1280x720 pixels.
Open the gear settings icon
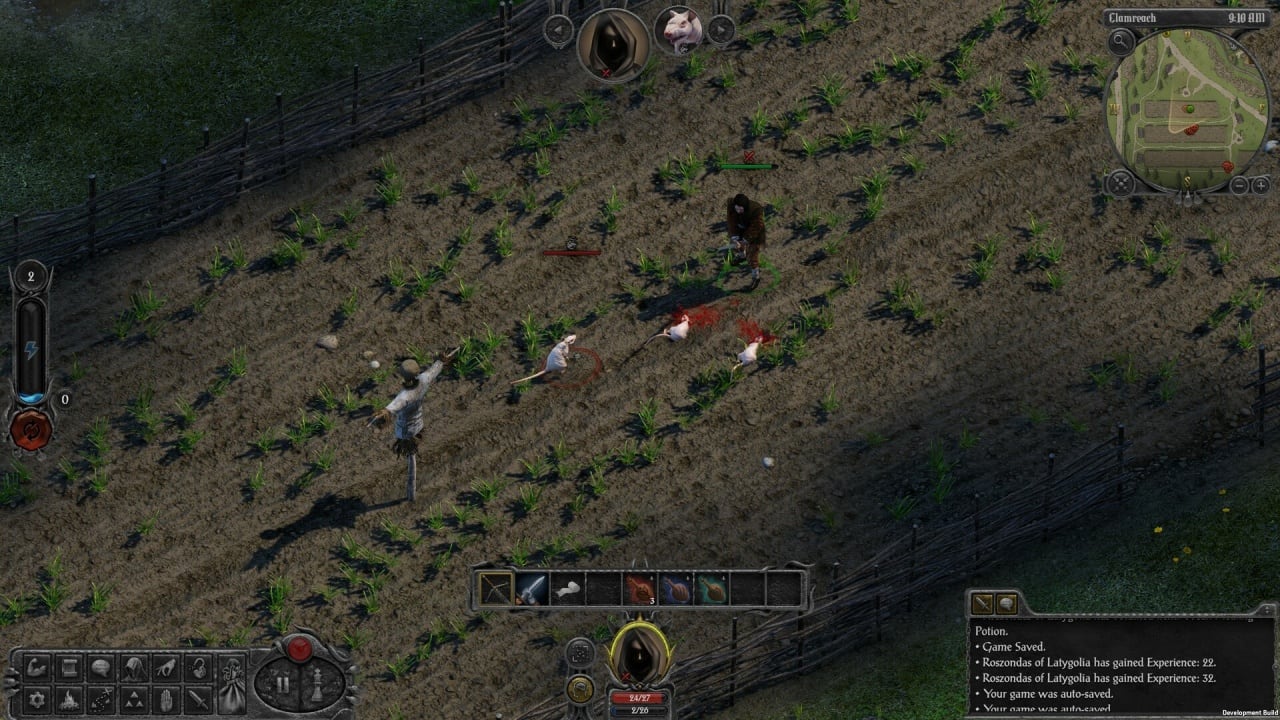click(38, 699)
